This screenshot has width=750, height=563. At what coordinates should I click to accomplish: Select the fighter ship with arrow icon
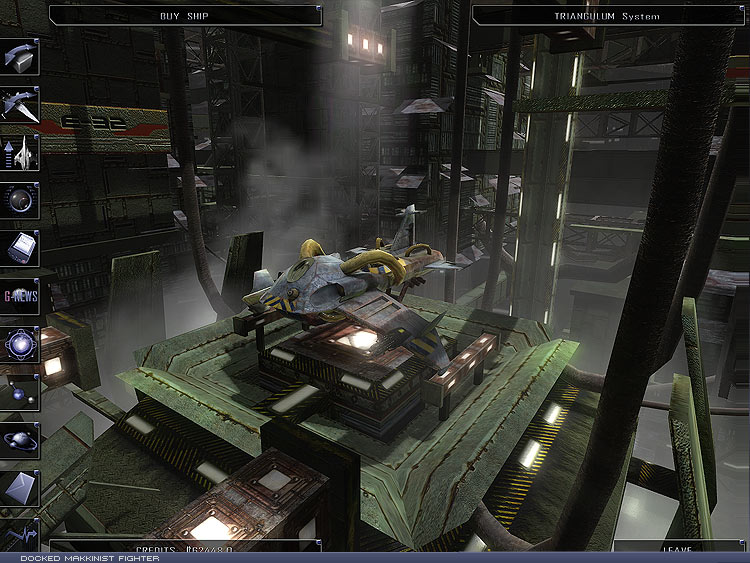(19, 105)
